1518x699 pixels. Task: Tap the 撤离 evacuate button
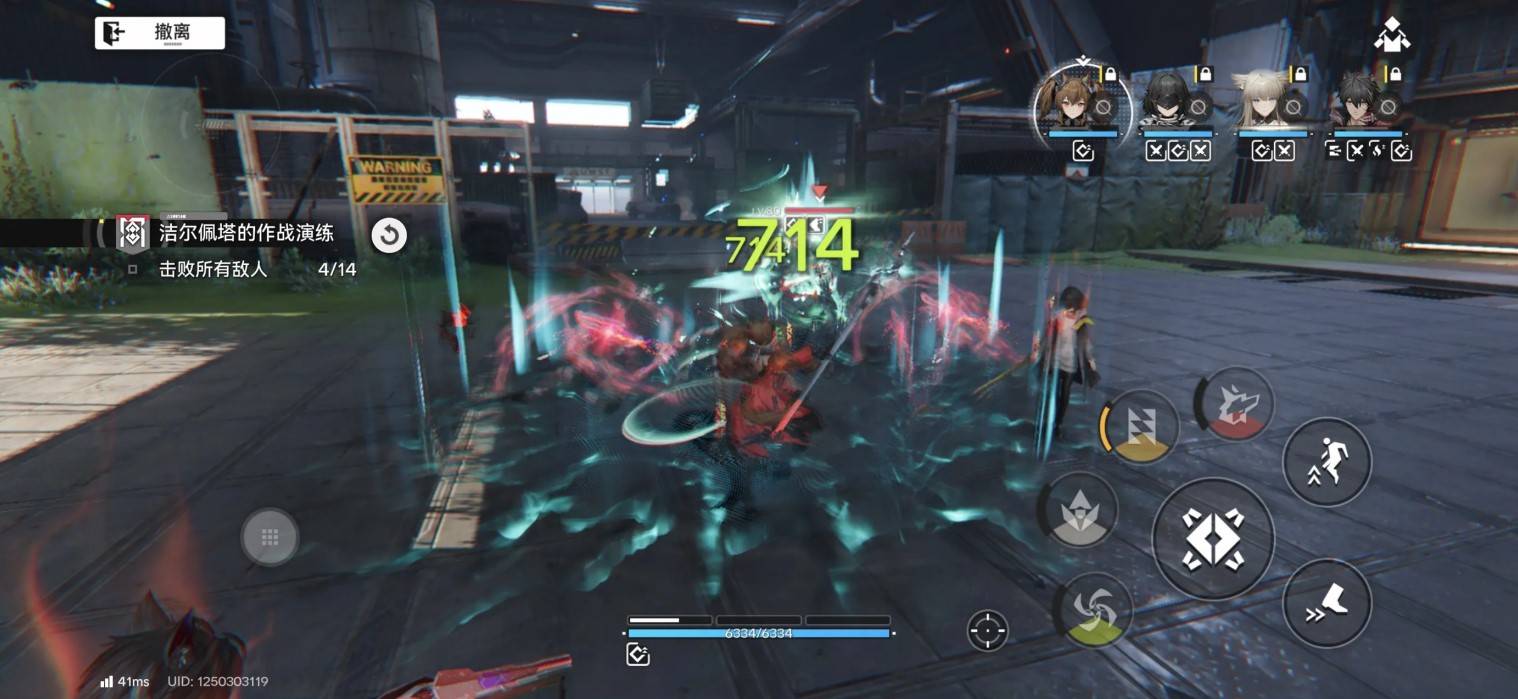[x=160, y=33]
